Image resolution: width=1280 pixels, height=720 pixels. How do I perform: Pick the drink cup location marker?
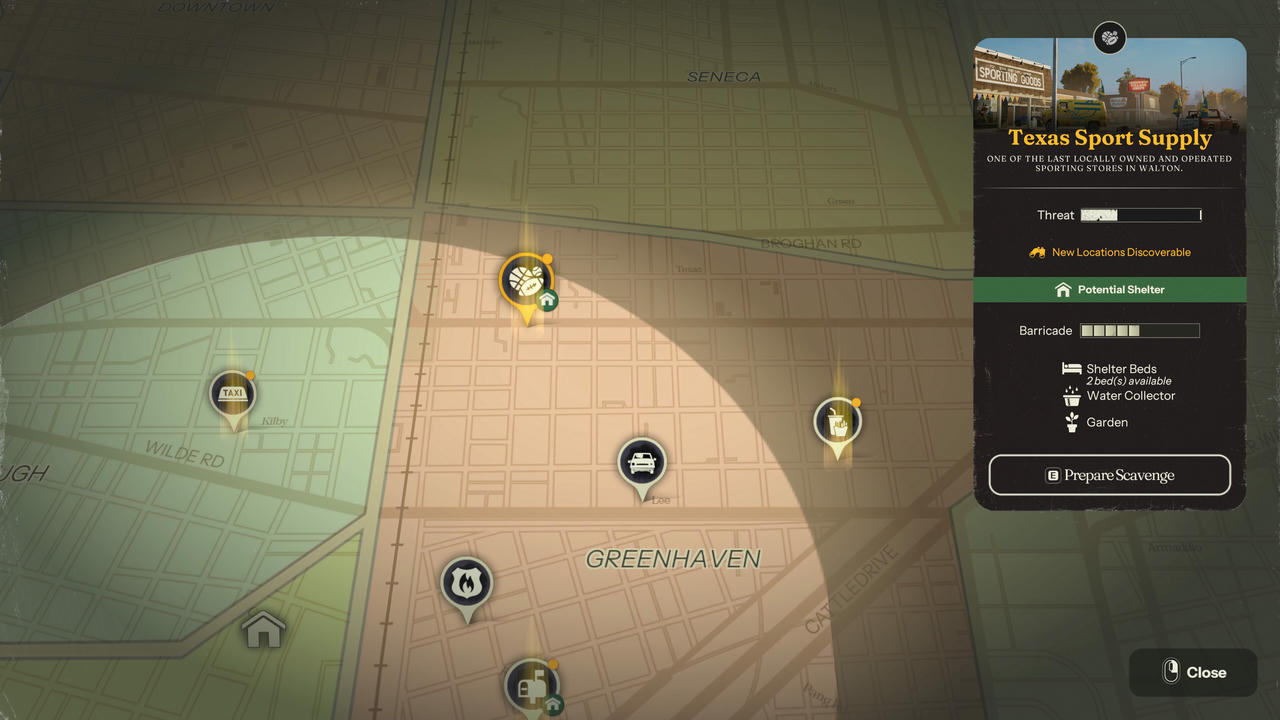837,423
